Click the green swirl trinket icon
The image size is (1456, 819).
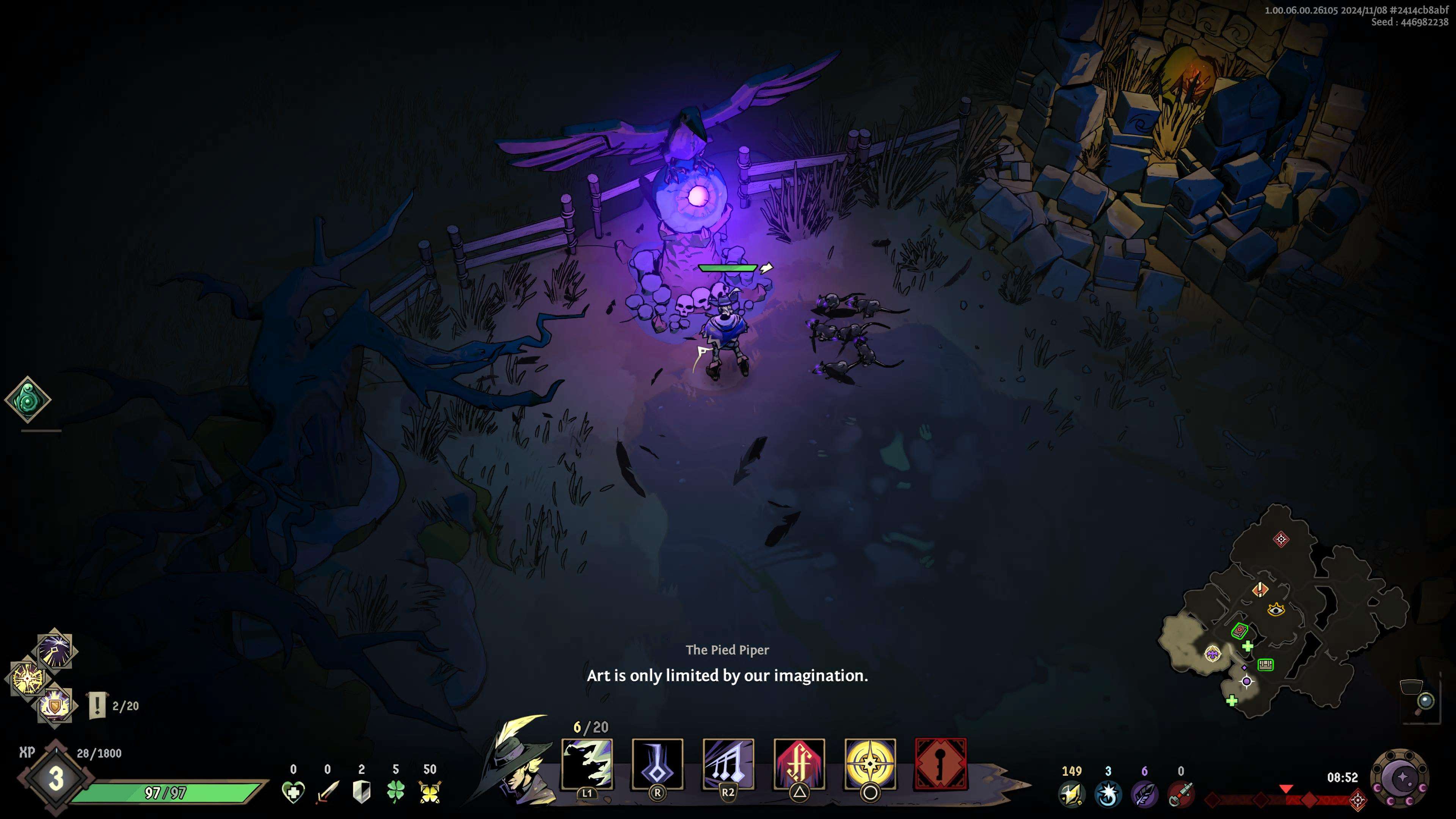(28, 400)
